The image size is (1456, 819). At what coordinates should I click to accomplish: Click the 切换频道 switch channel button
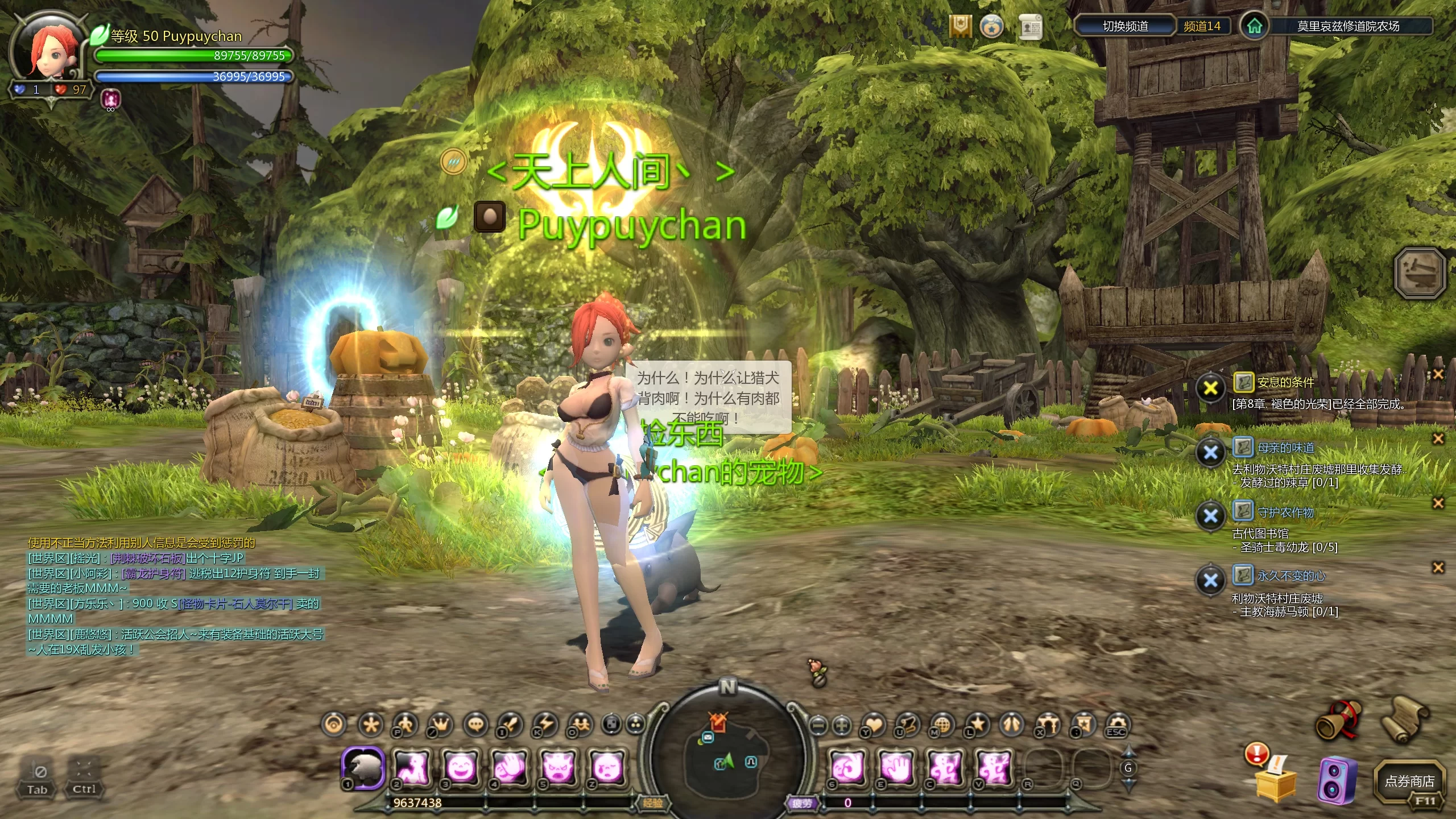pyautogui.click(x=1124, y=26)
